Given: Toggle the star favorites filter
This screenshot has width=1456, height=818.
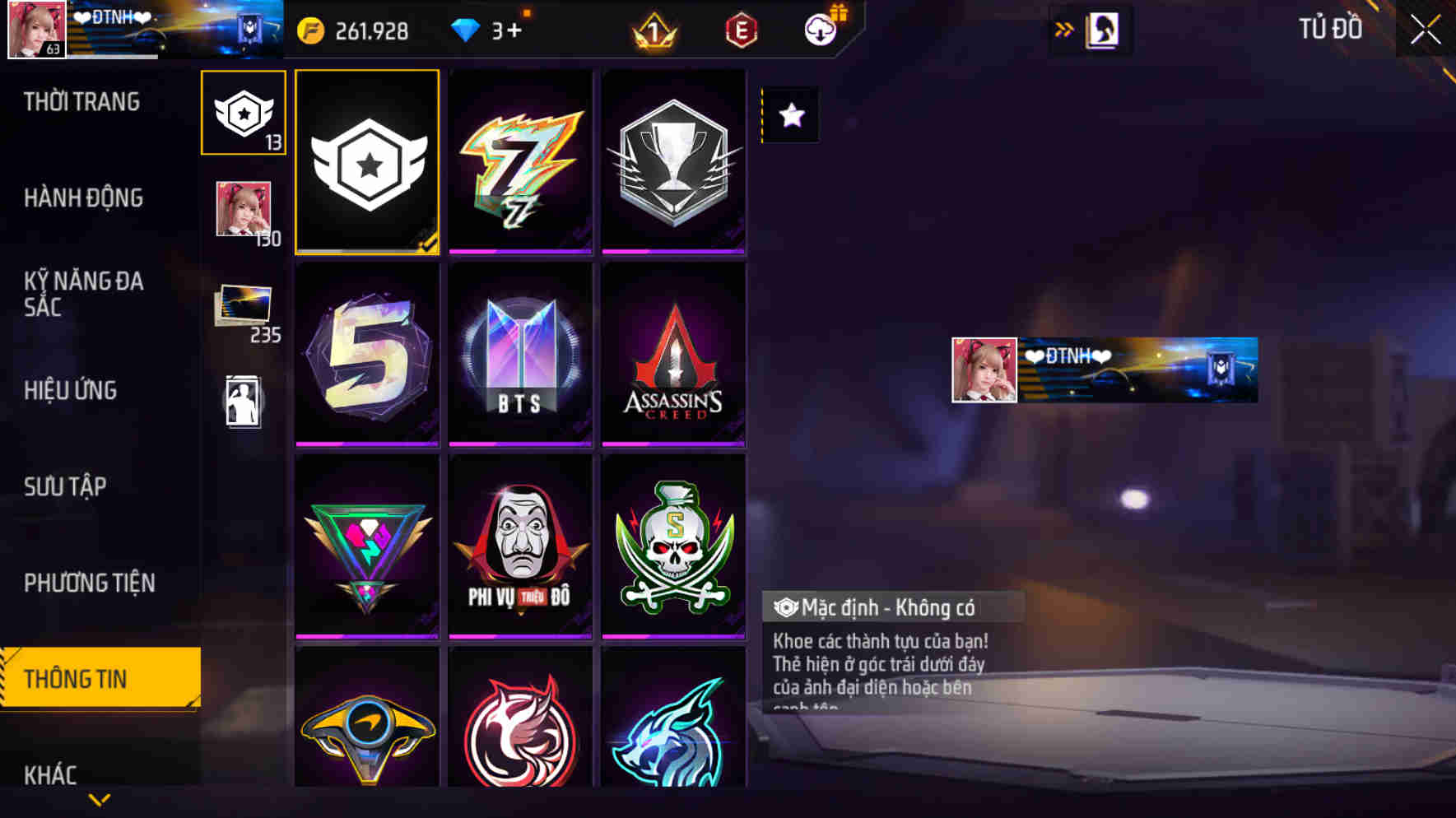Looking at the screenshot, I should coord(791,115).
